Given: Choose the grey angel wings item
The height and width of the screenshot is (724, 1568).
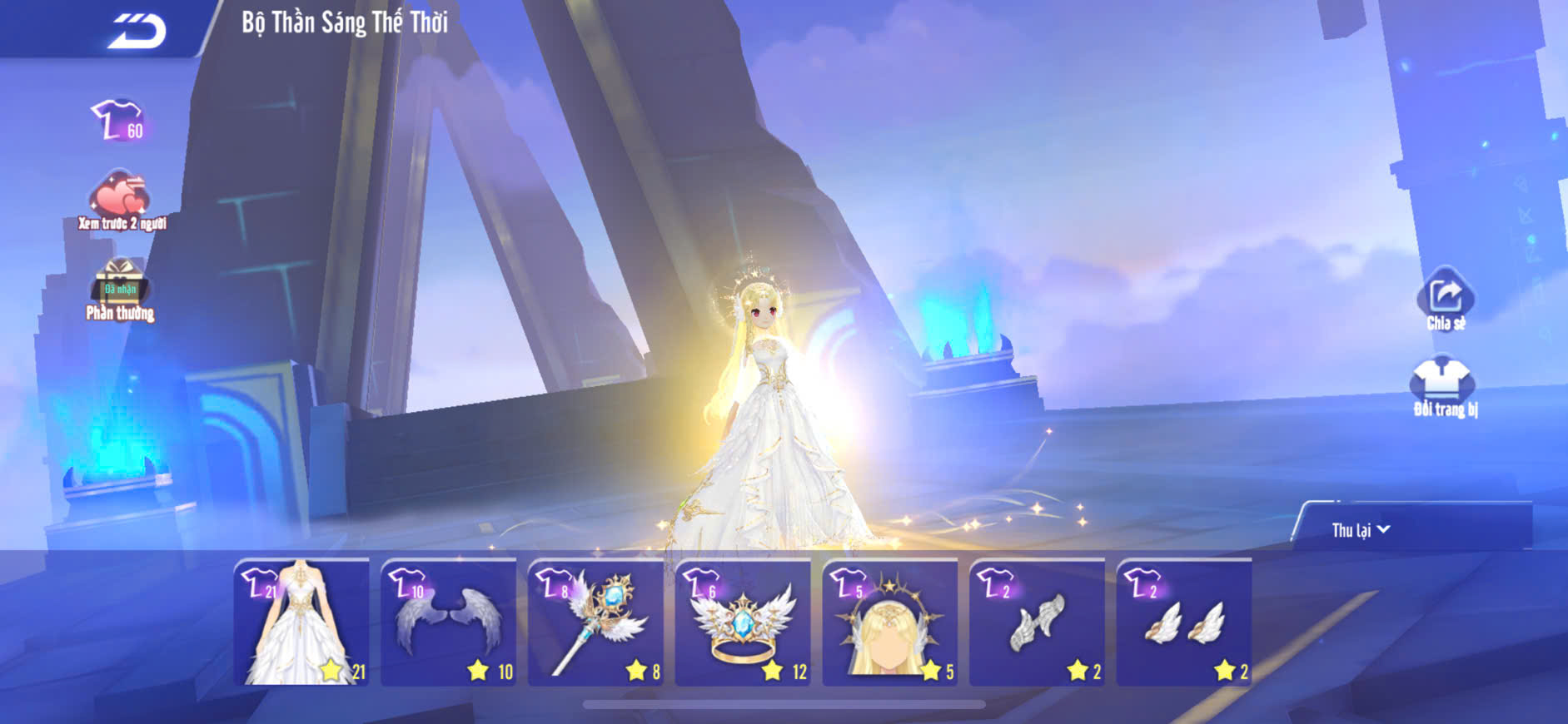Looking at the screenshot, I should (x=449, y=622).
